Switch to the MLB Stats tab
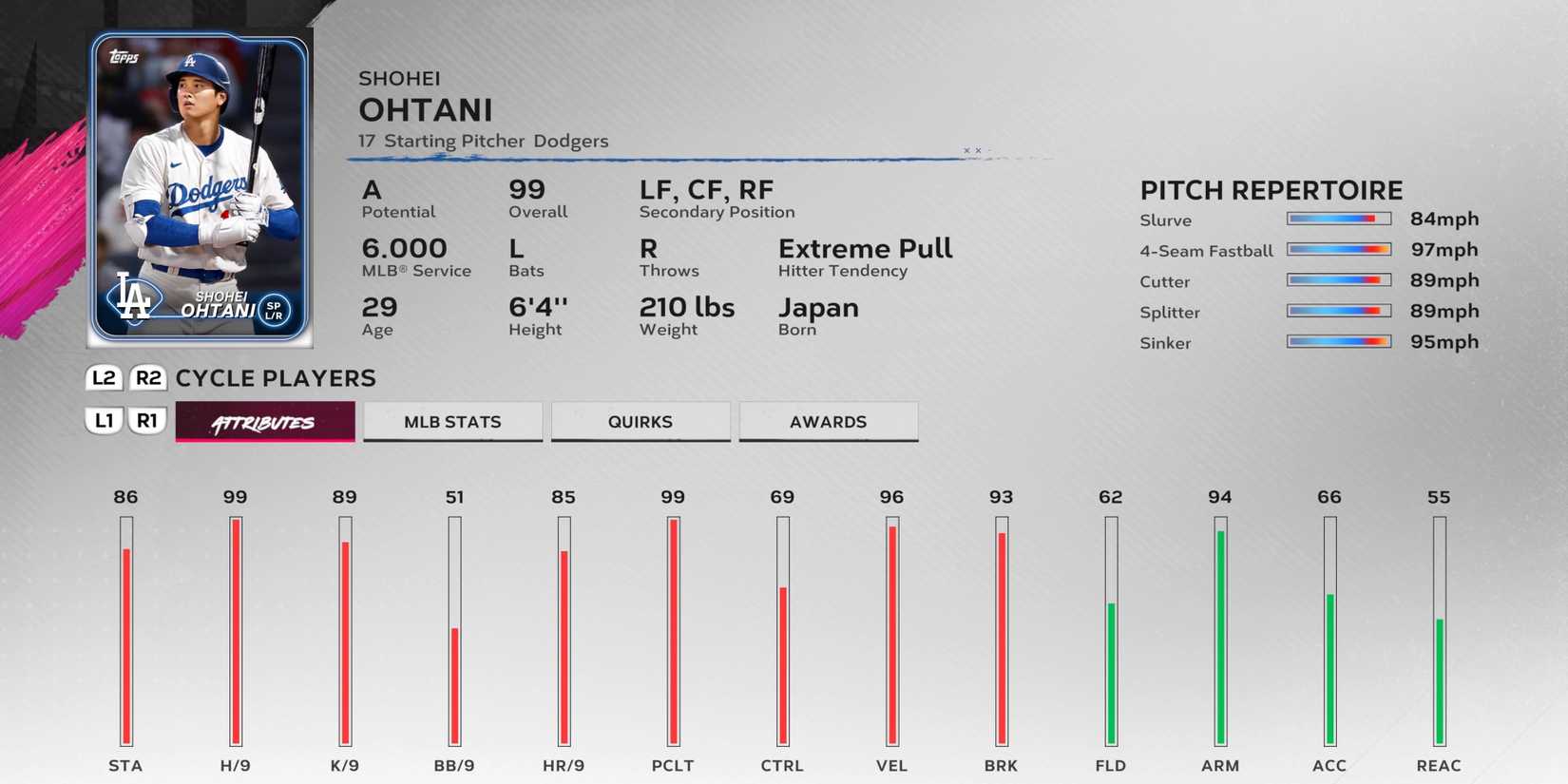This screenshot has height=784, width=1568. point(452,421)
